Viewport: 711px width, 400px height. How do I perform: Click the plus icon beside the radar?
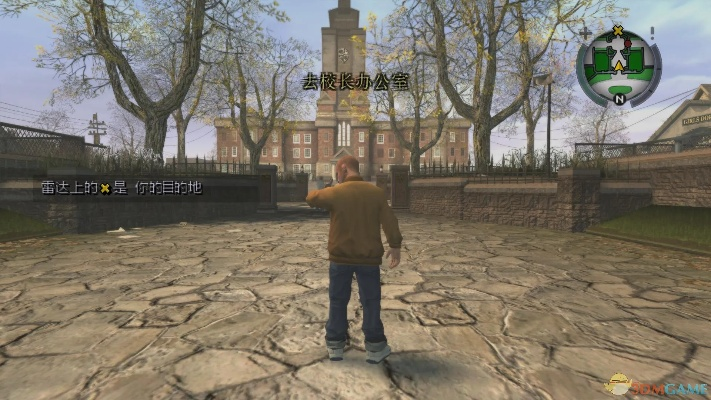point(586,33)
